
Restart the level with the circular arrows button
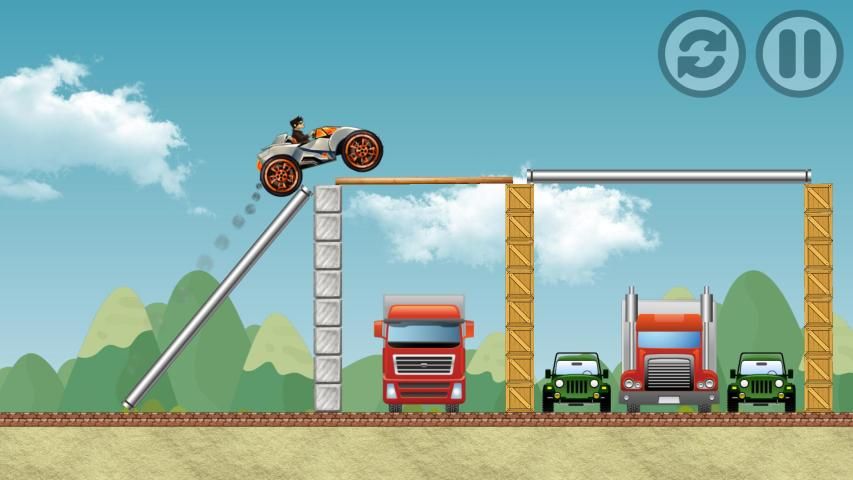coord(701,53)
